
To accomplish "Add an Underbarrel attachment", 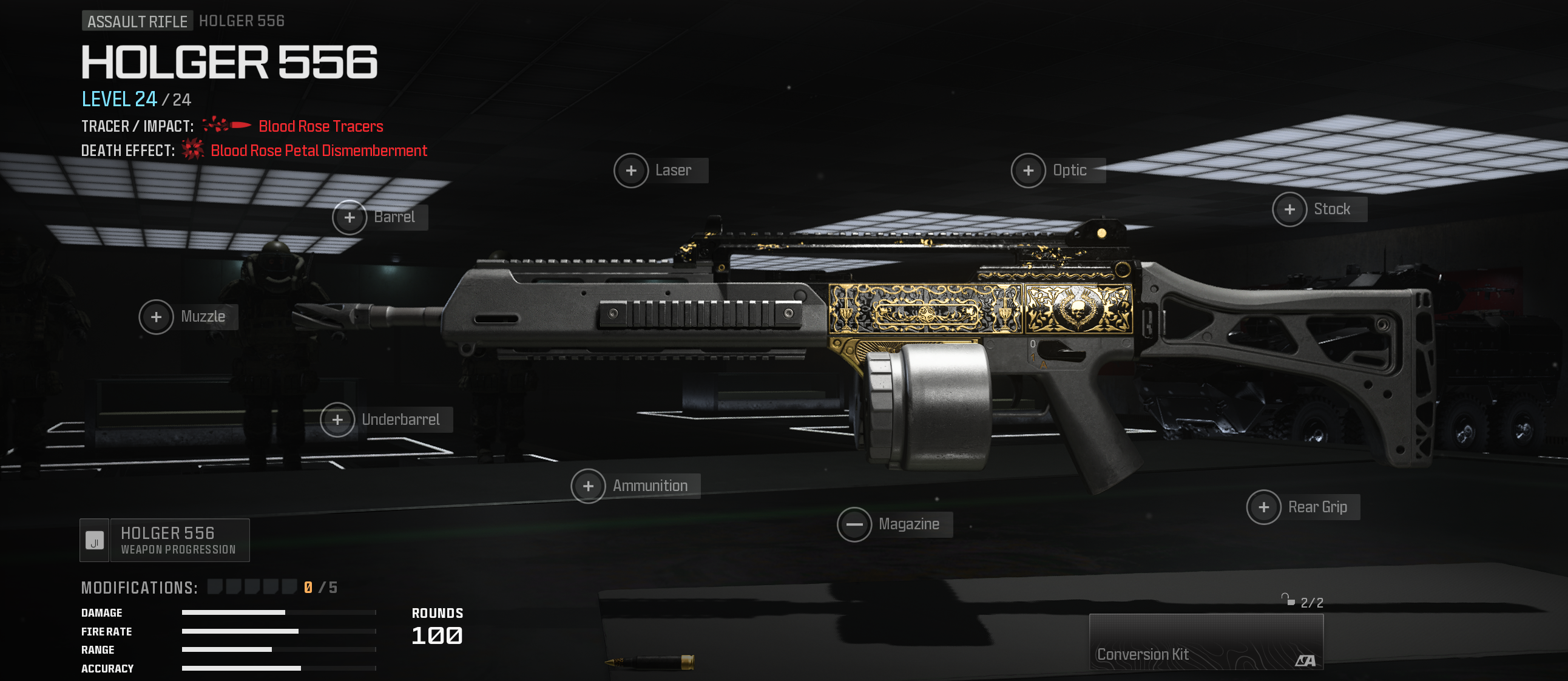I will [338, 420].
